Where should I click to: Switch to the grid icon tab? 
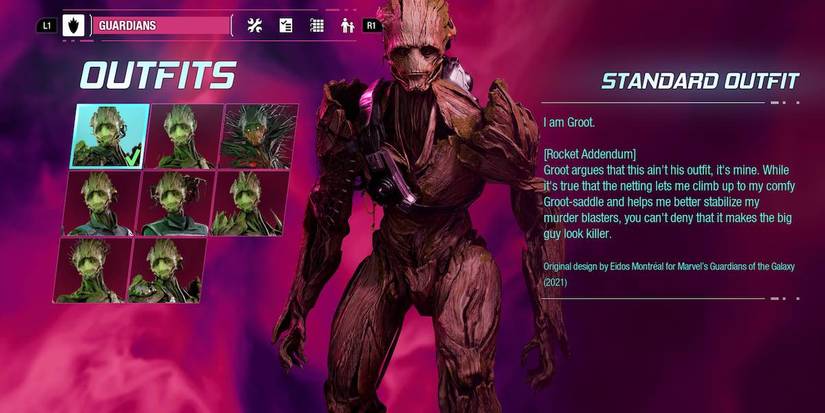pyautogui.click(x=316, y=25)
